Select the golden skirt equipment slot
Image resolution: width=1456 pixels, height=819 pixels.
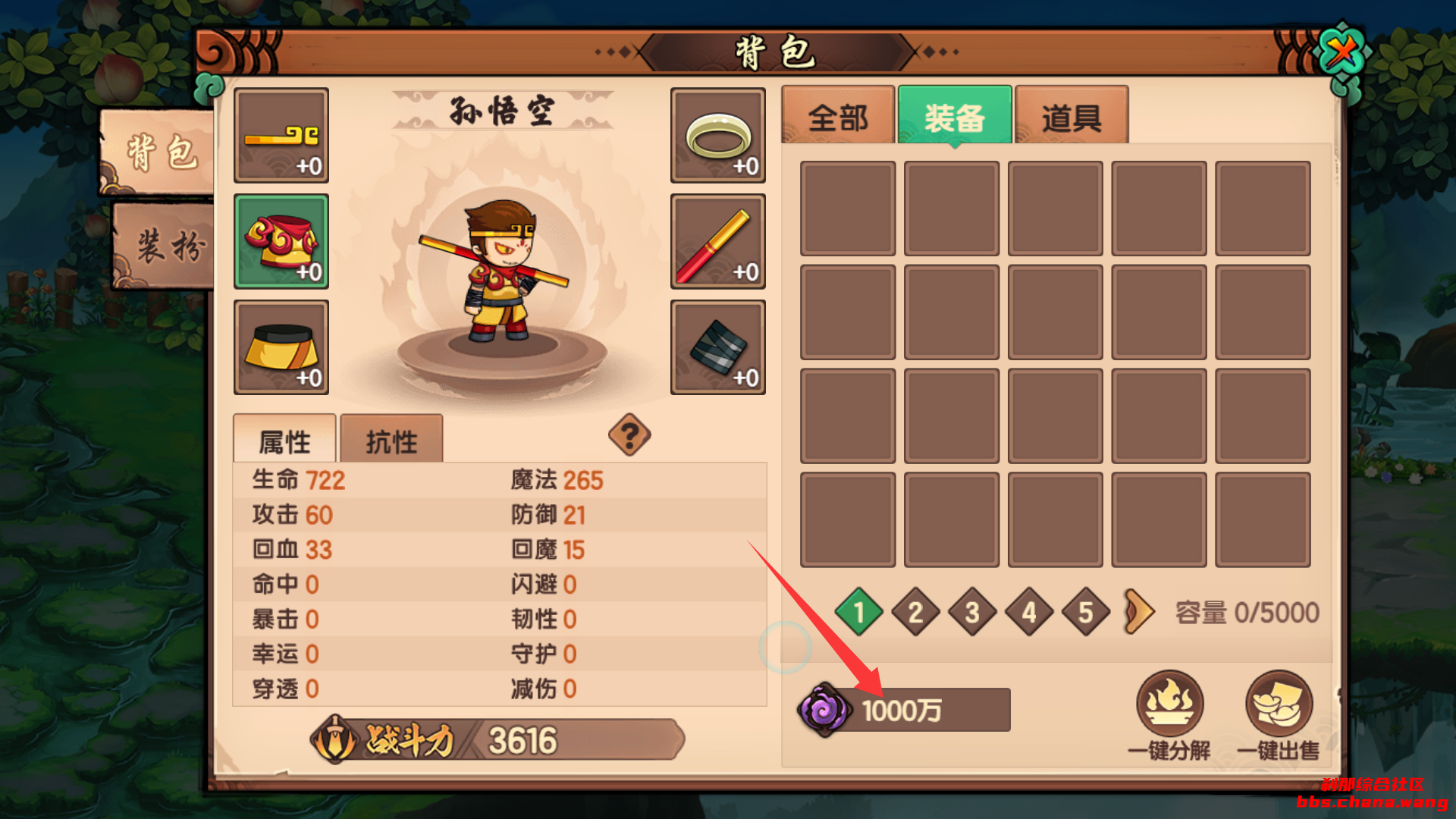click(281, 347)
